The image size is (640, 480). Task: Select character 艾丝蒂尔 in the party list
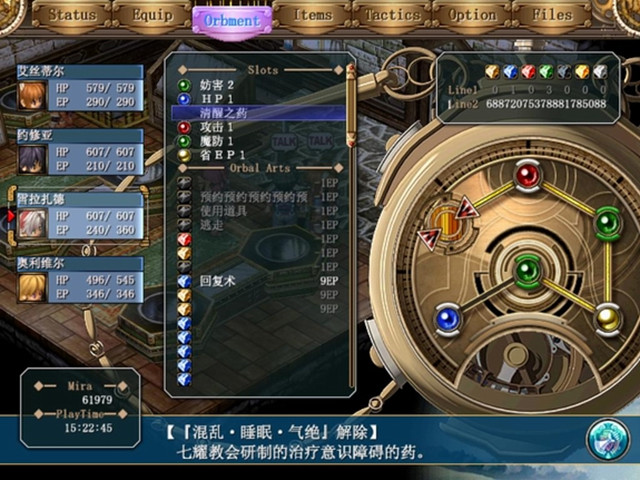78,90
